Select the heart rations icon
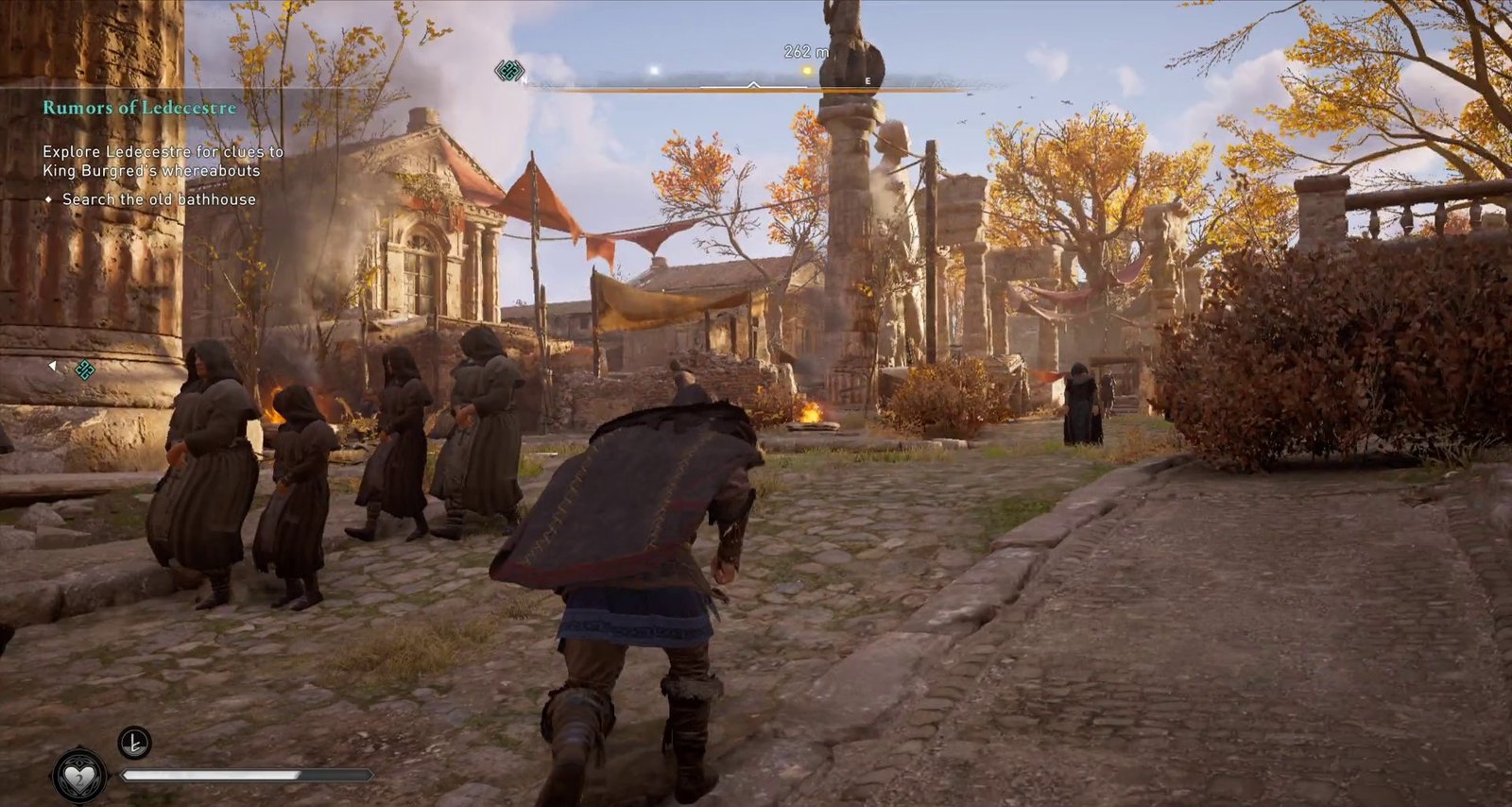Image resolution: width=1512 pixels, height=807 pixels. (80, 775)
